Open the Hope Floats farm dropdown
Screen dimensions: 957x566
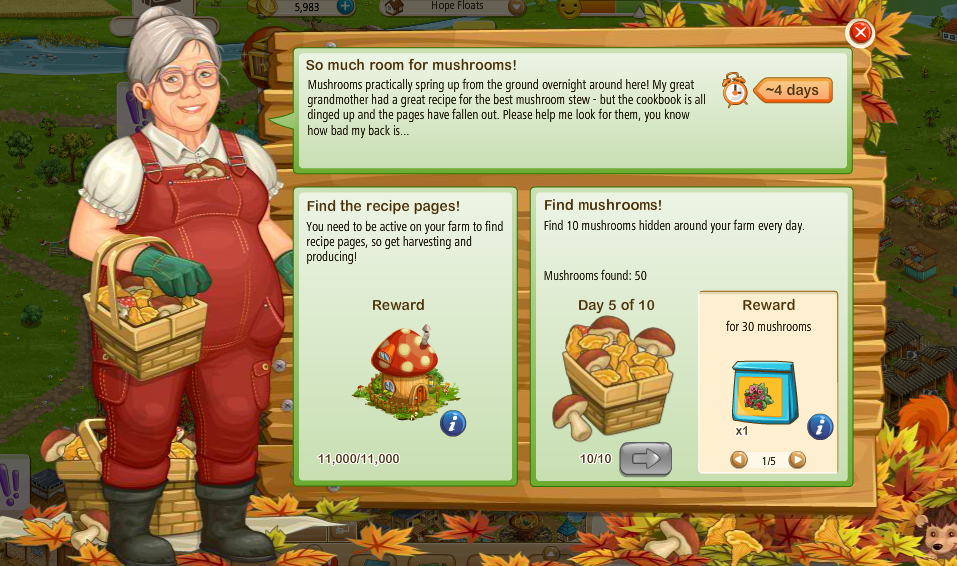click(517, 8)
